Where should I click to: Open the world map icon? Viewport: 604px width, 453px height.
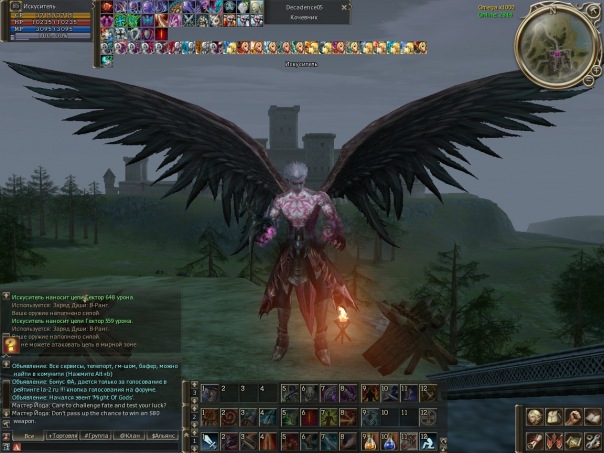click(x=575, y=440)
